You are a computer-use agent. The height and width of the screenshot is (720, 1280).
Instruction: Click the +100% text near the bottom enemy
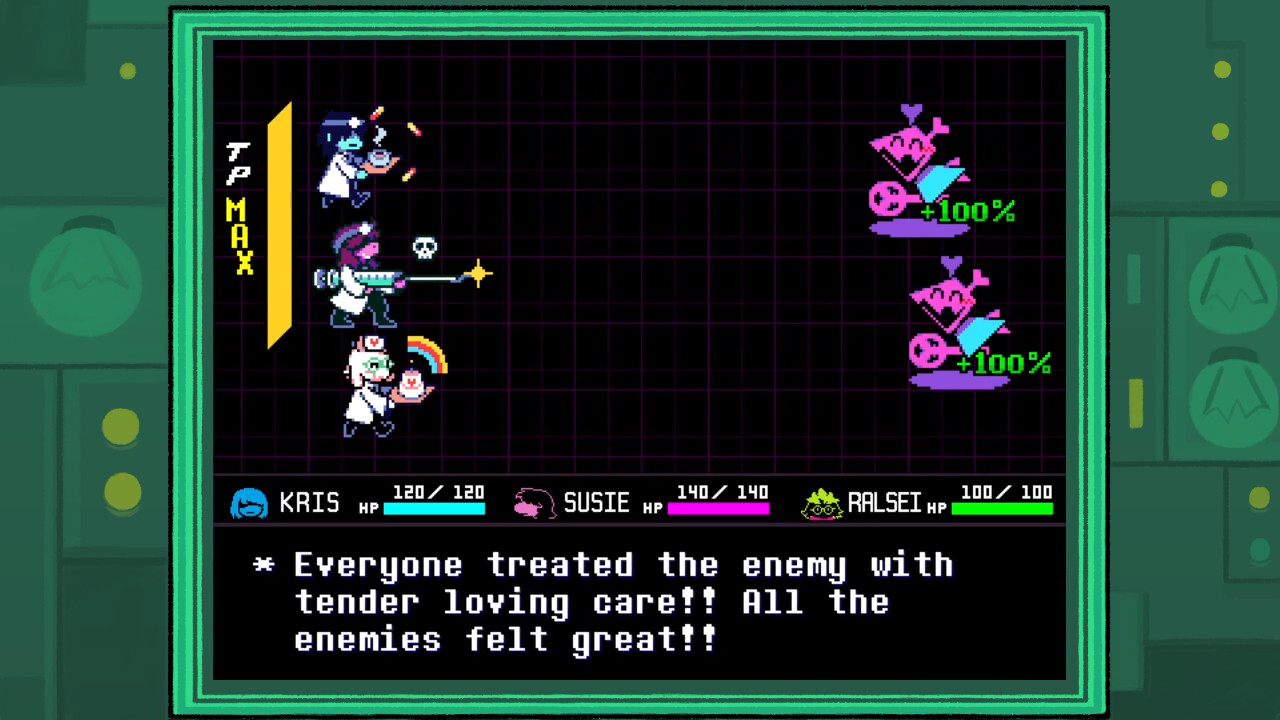[x=1003, y=364]
